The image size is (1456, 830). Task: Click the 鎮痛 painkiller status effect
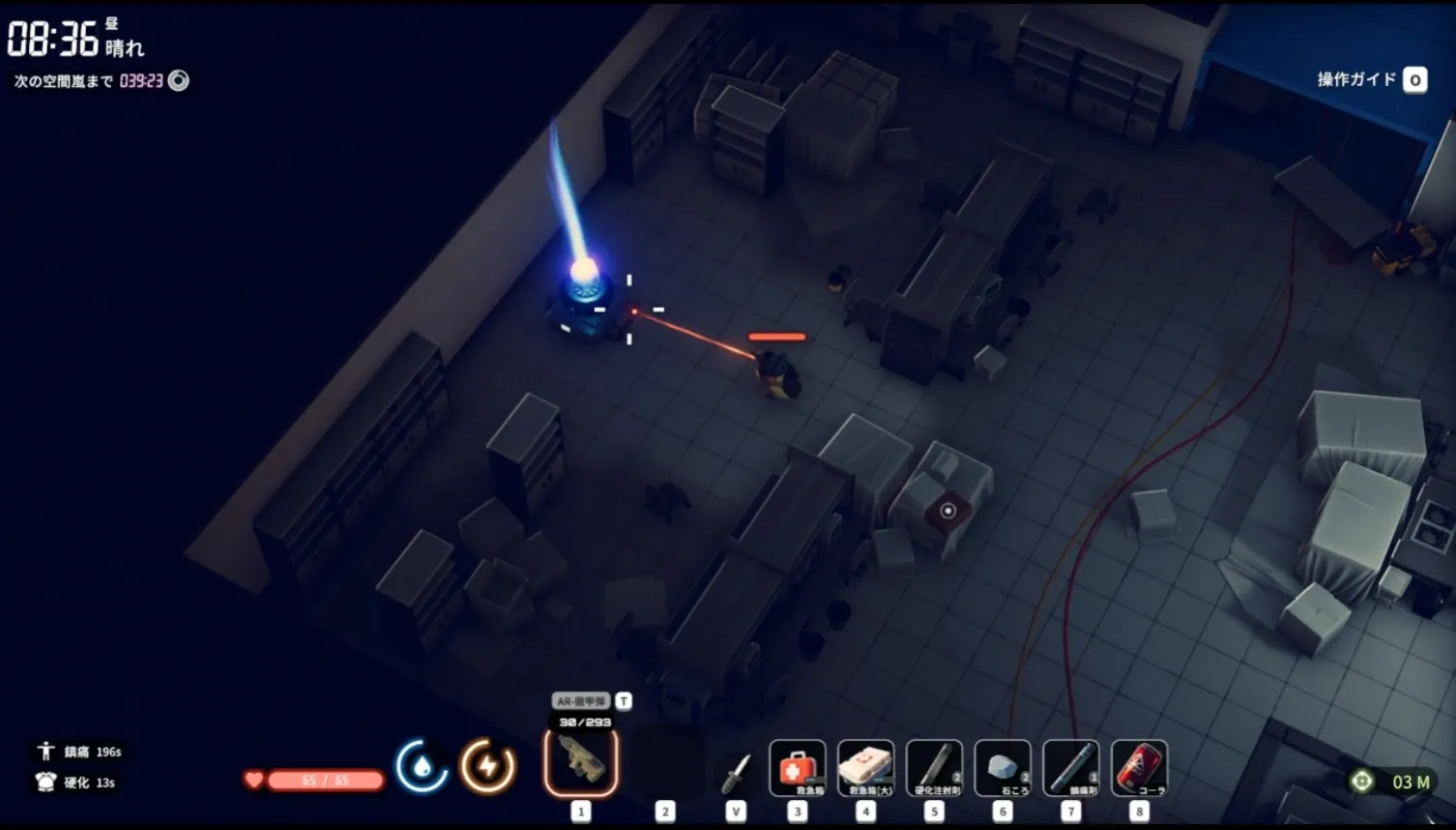[79, 752]
